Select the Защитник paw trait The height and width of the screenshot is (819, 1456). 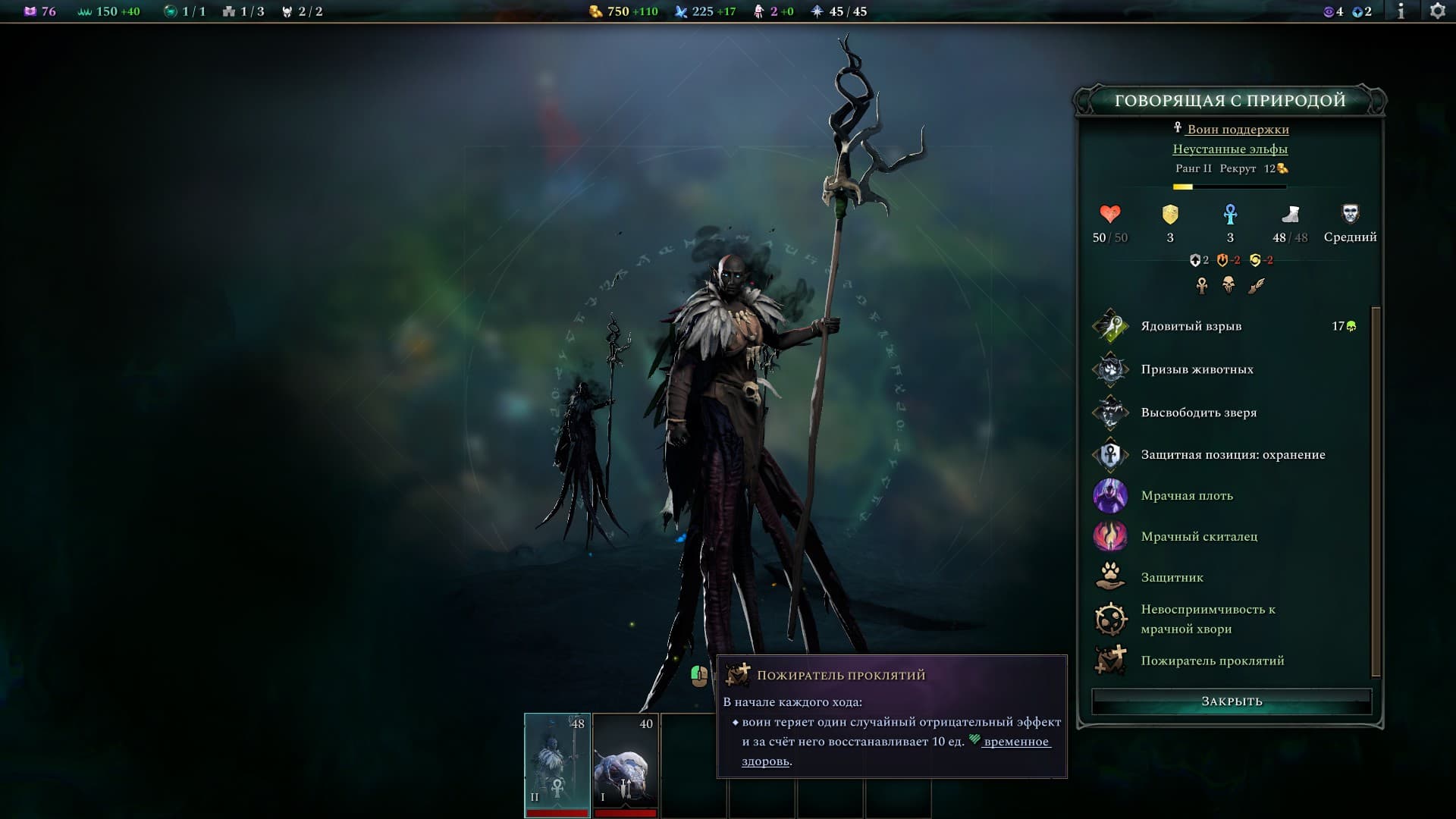1172,578
